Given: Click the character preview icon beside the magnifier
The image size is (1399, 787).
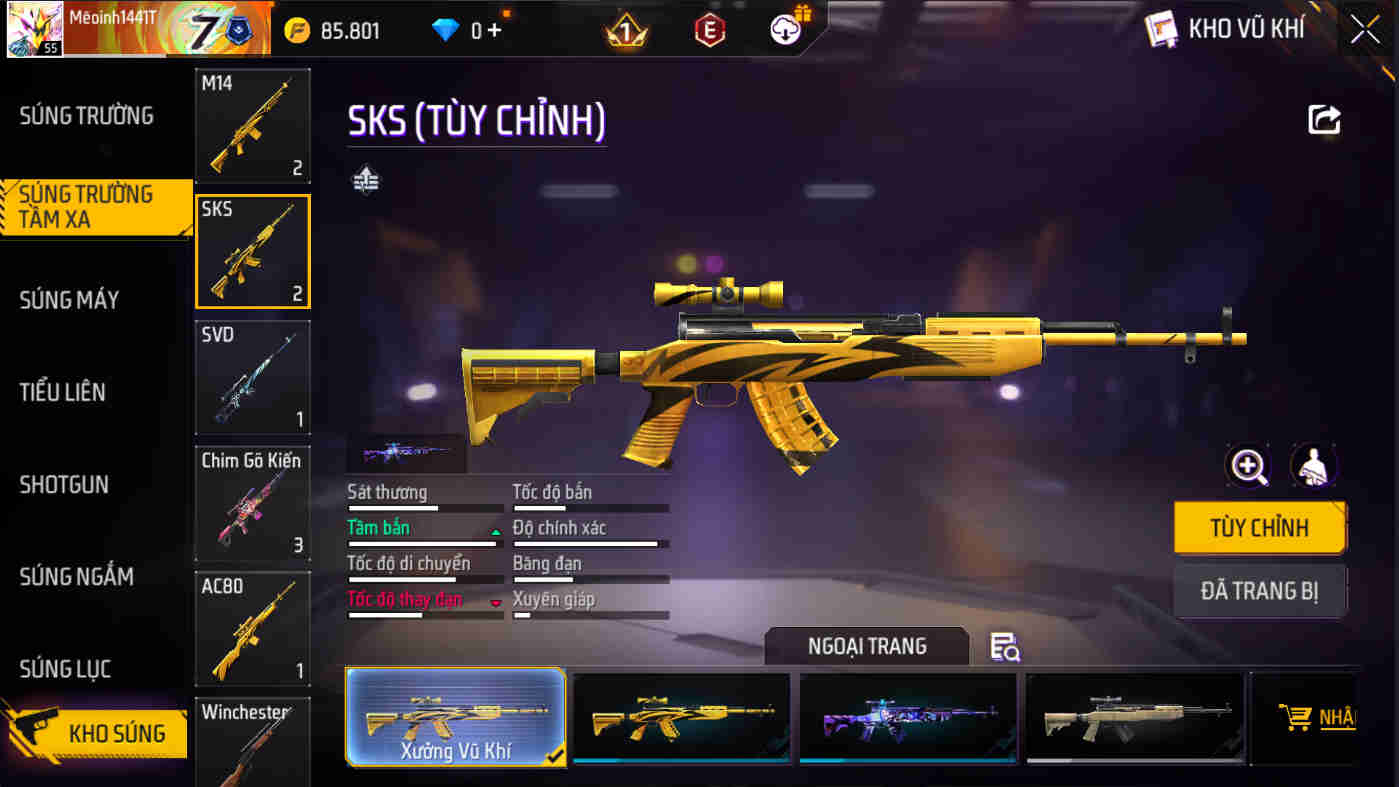Looking at the screenshot, I should [1313, 466].
